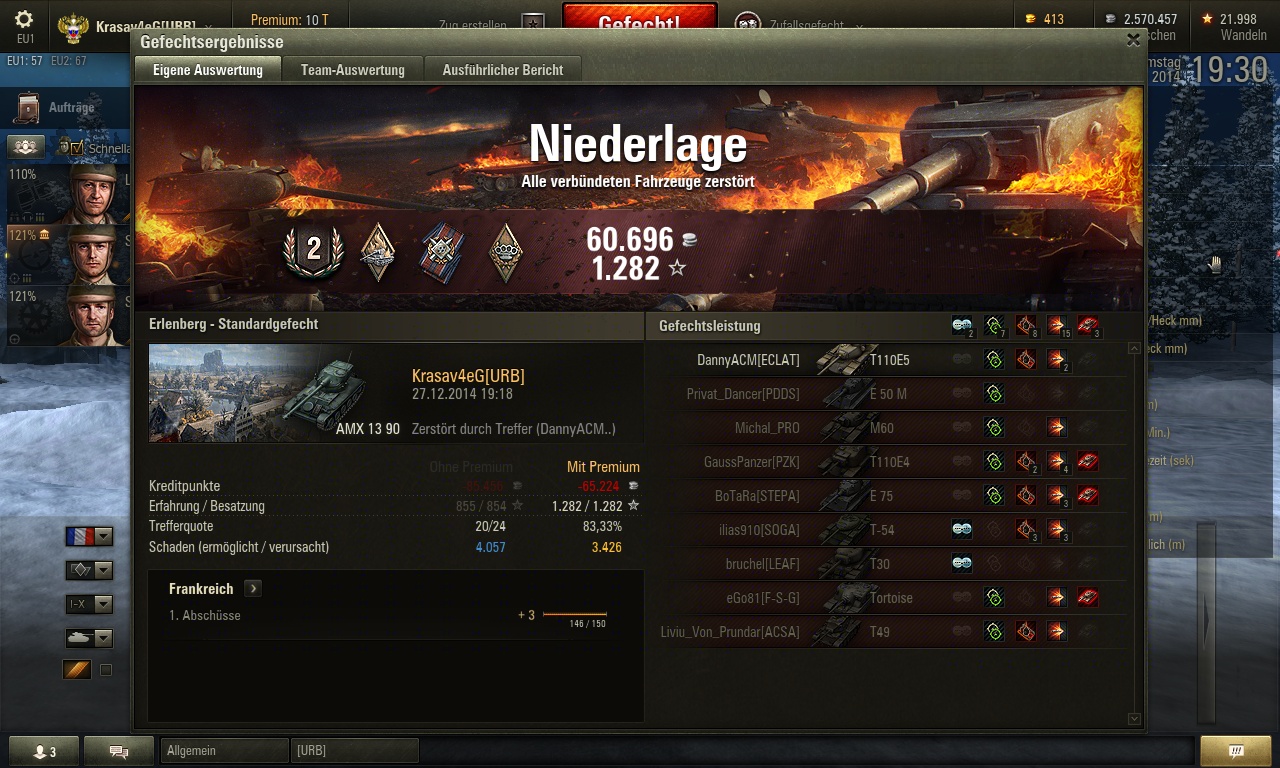
Task: Expand the Frankreich arrow button
Action: click(253, 589)
